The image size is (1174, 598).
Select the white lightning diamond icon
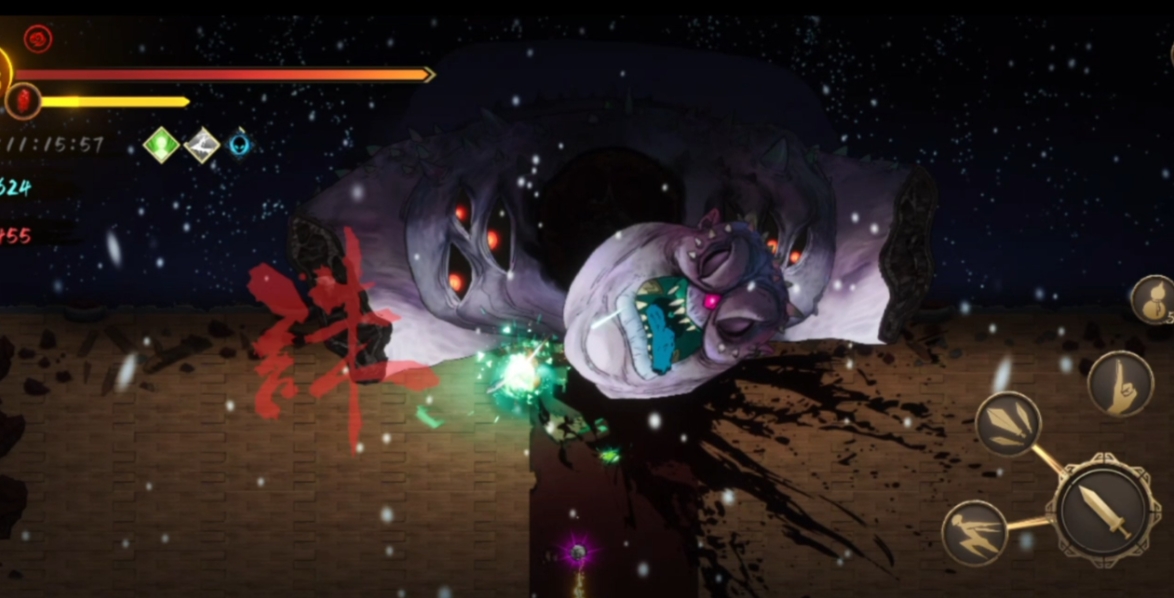pos(202,145)
